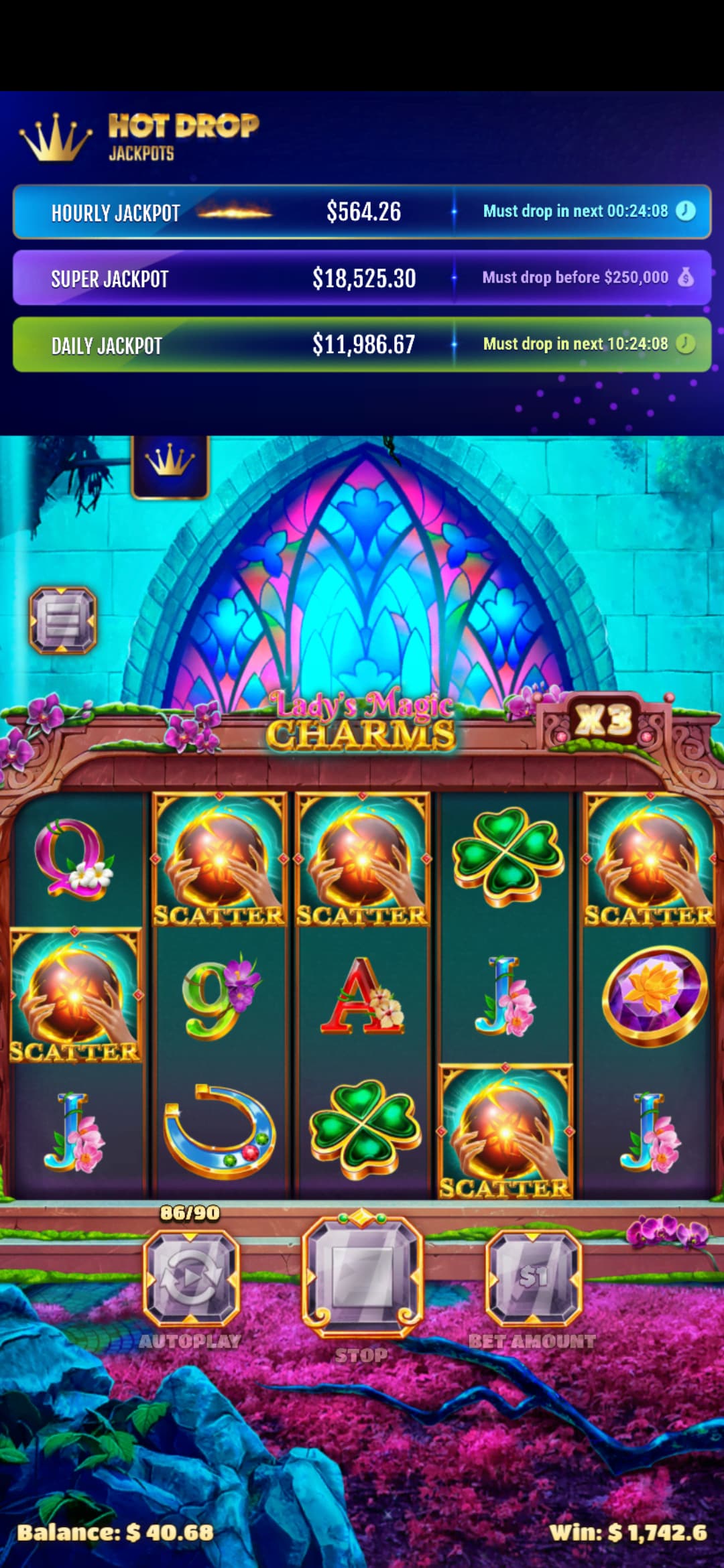Open the game menu hamburger button
The height and width of the screenshot is (1568, 724).
63,620
